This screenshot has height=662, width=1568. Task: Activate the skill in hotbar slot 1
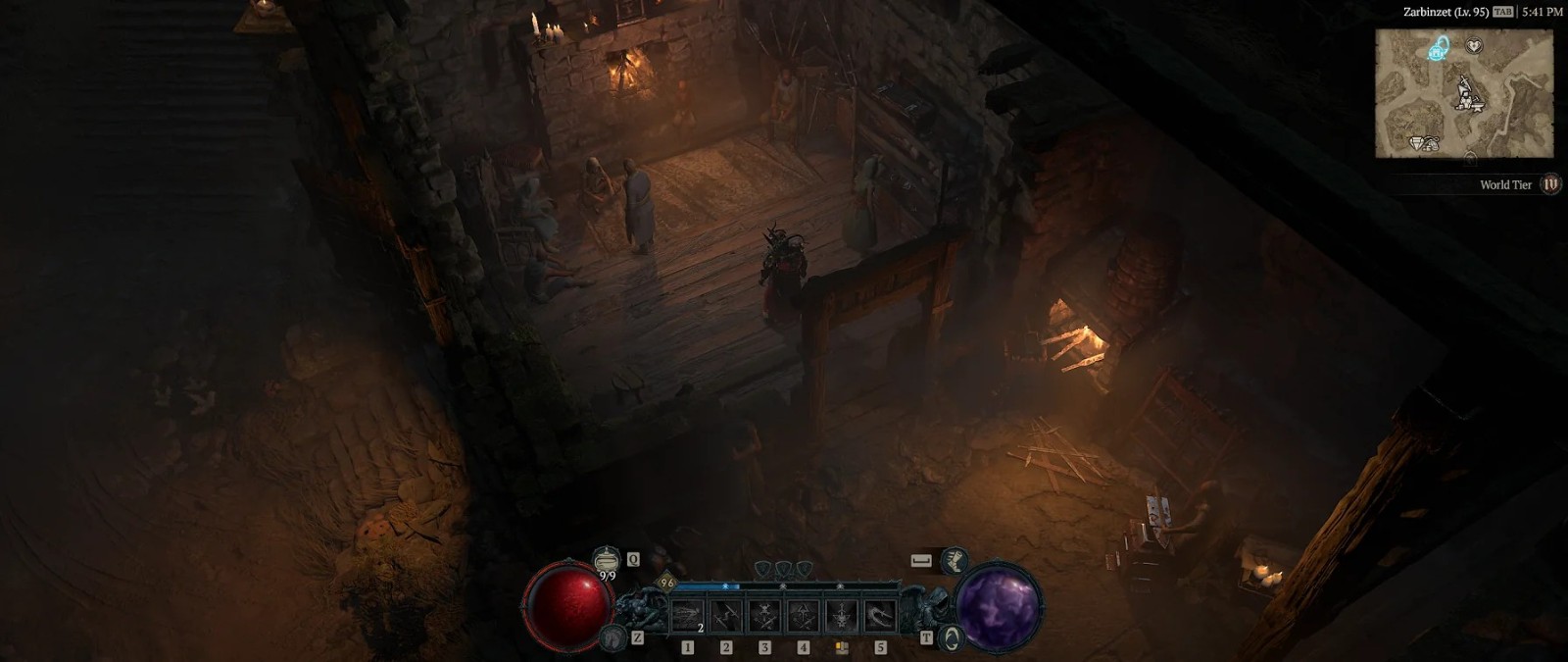pos(687,616)
